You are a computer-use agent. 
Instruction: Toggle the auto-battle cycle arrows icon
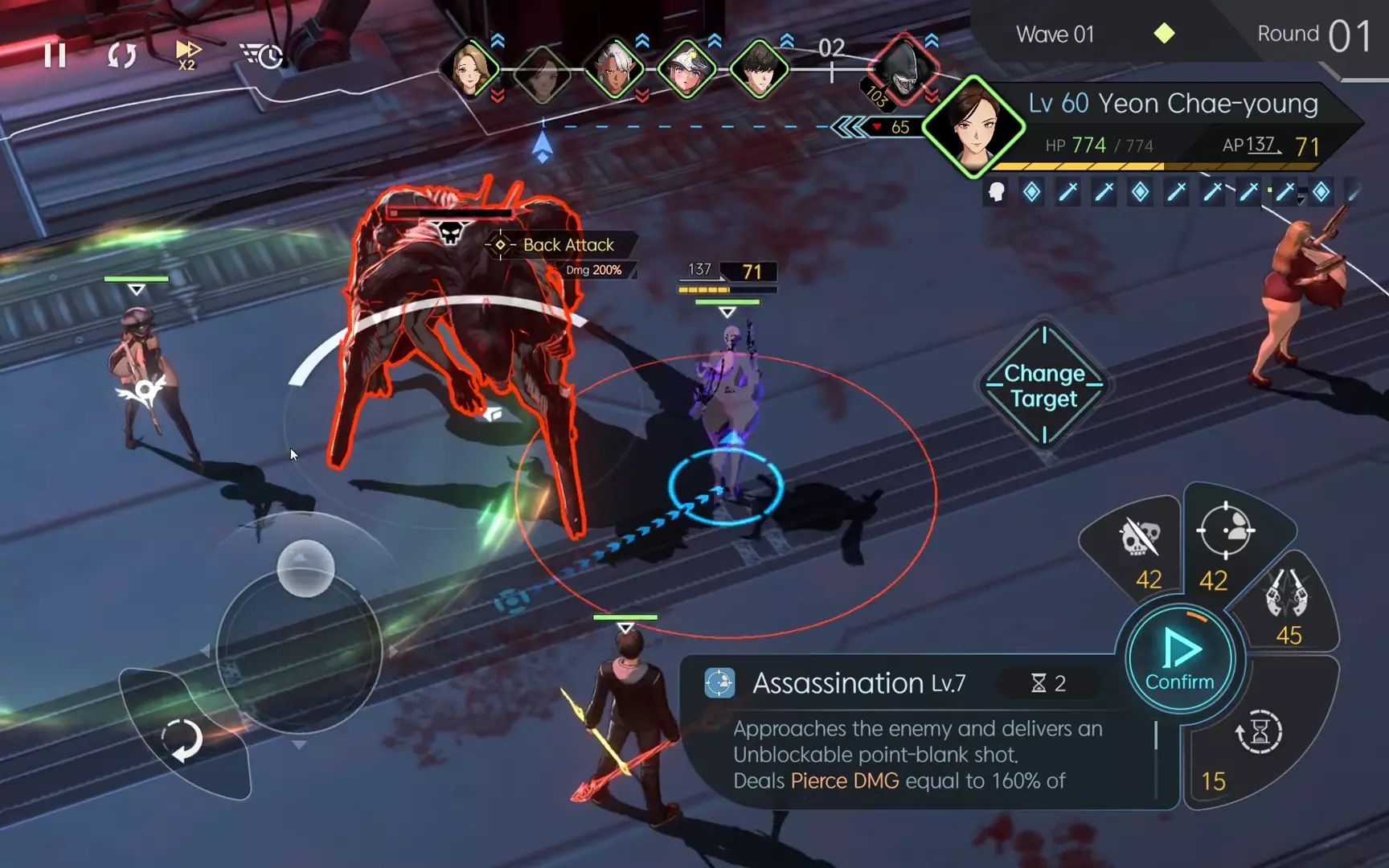[x=121, y=55]
